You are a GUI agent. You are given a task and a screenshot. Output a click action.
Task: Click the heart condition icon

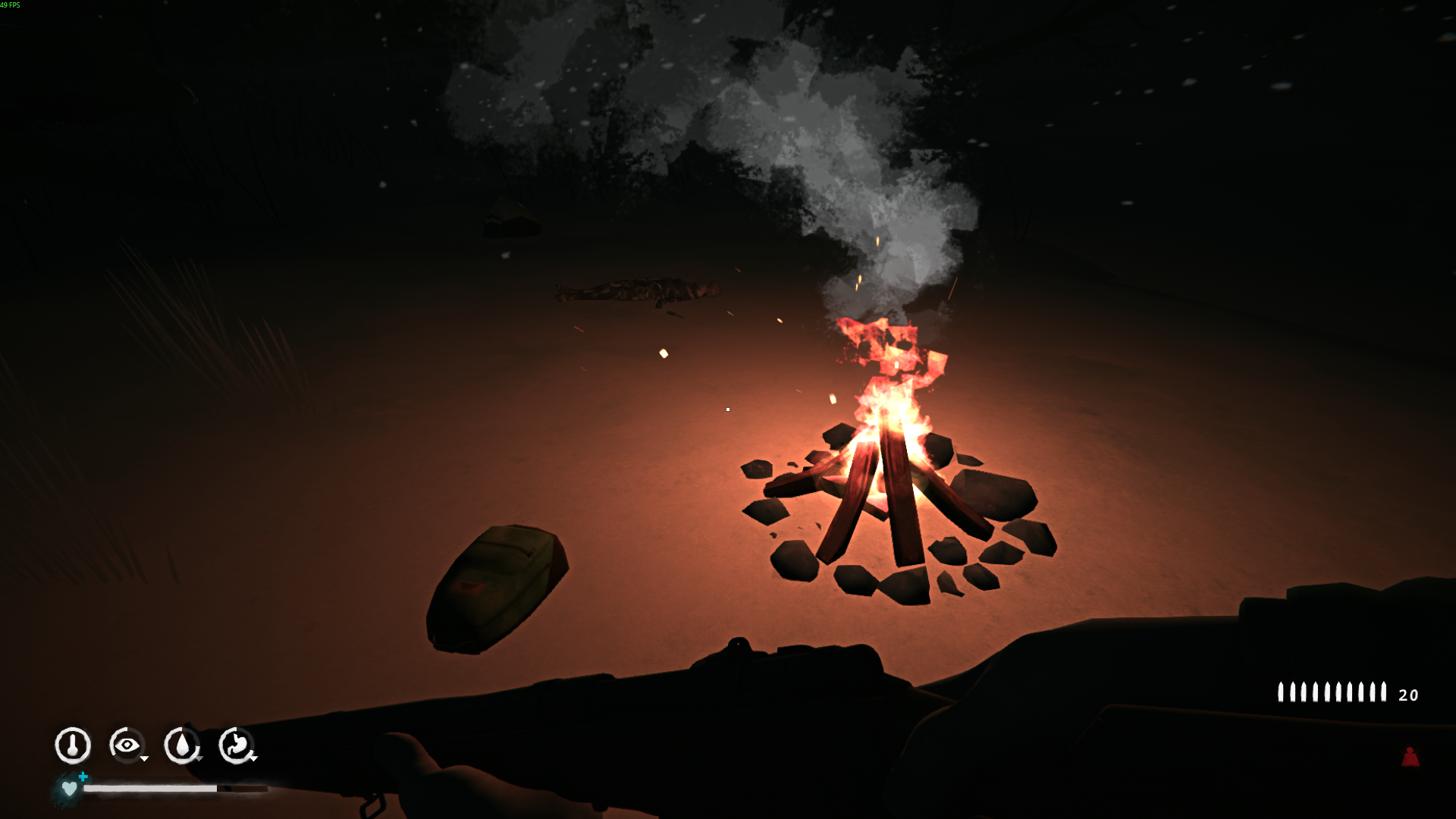pos(69,789)
